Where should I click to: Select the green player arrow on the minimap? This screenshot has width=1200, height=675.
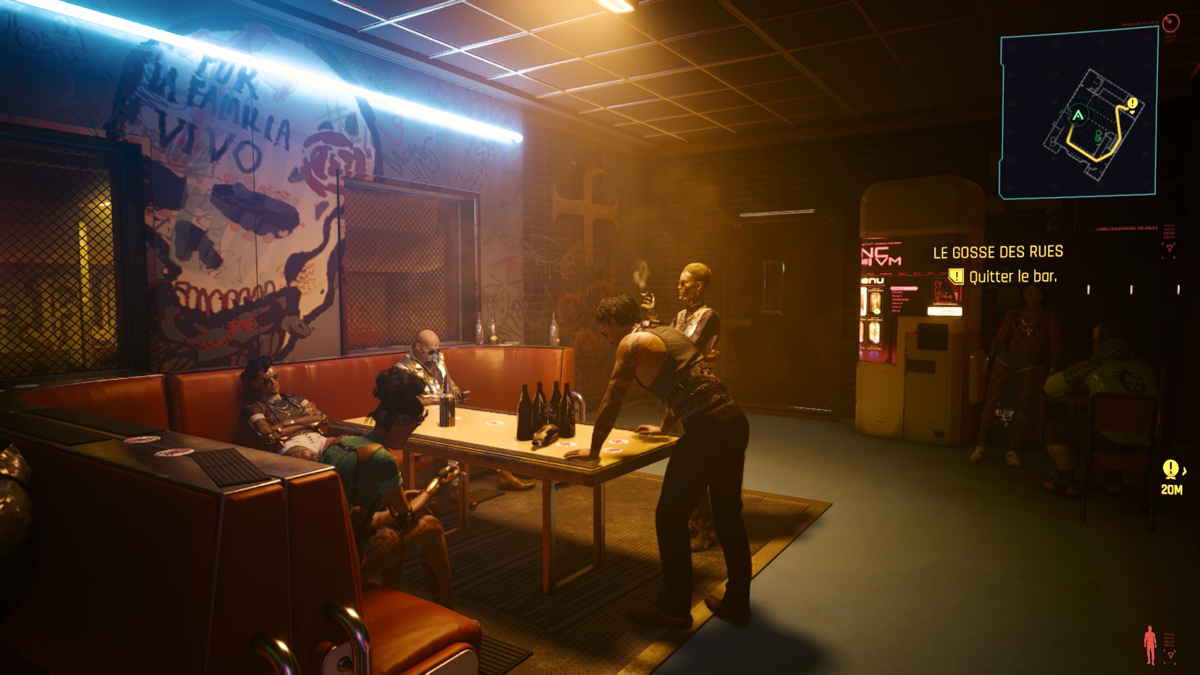click(x=1077, y=116)
